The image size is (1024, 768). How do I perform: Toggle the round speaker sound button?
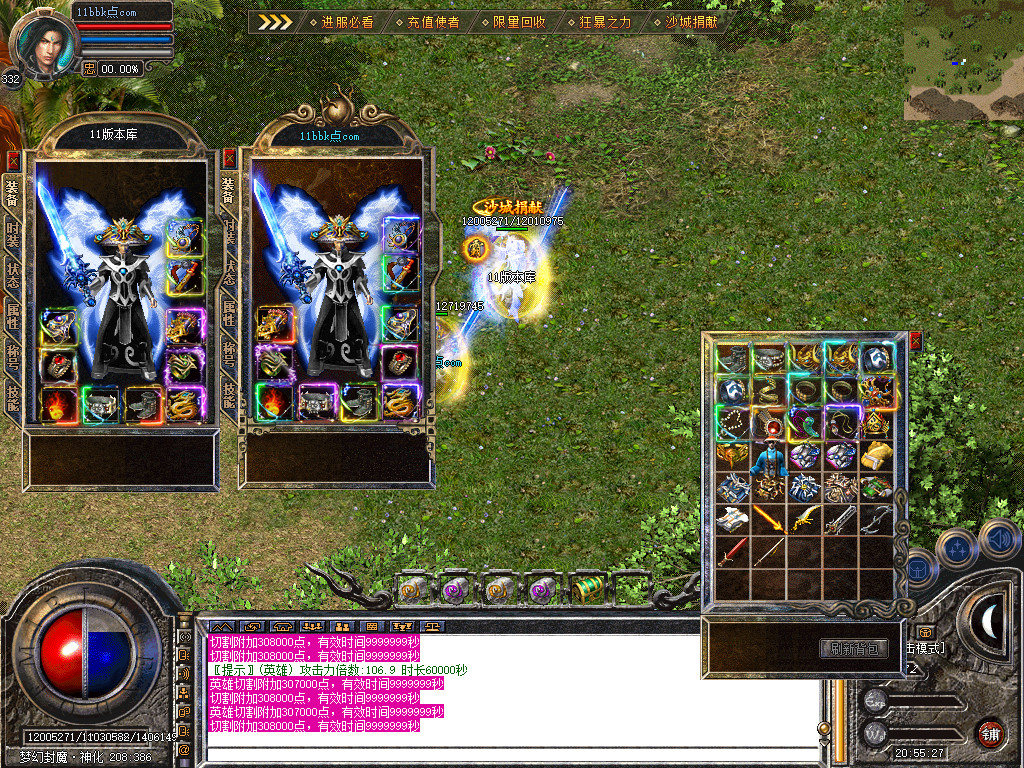click(x=998, y=539)
